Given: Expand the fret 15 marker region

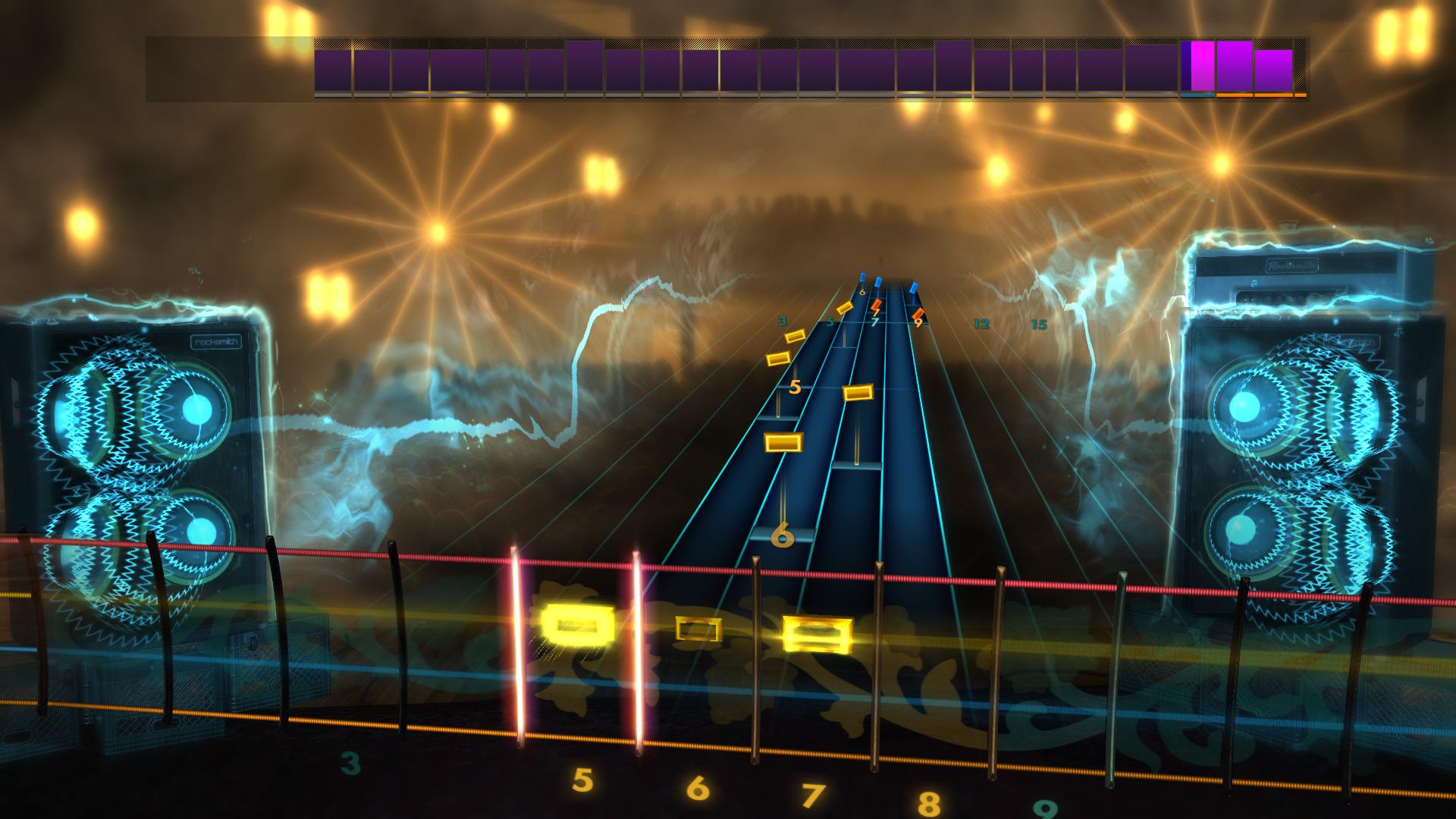Looking at the screenshot, I should pyautogui.click(x=1040, y=325).
